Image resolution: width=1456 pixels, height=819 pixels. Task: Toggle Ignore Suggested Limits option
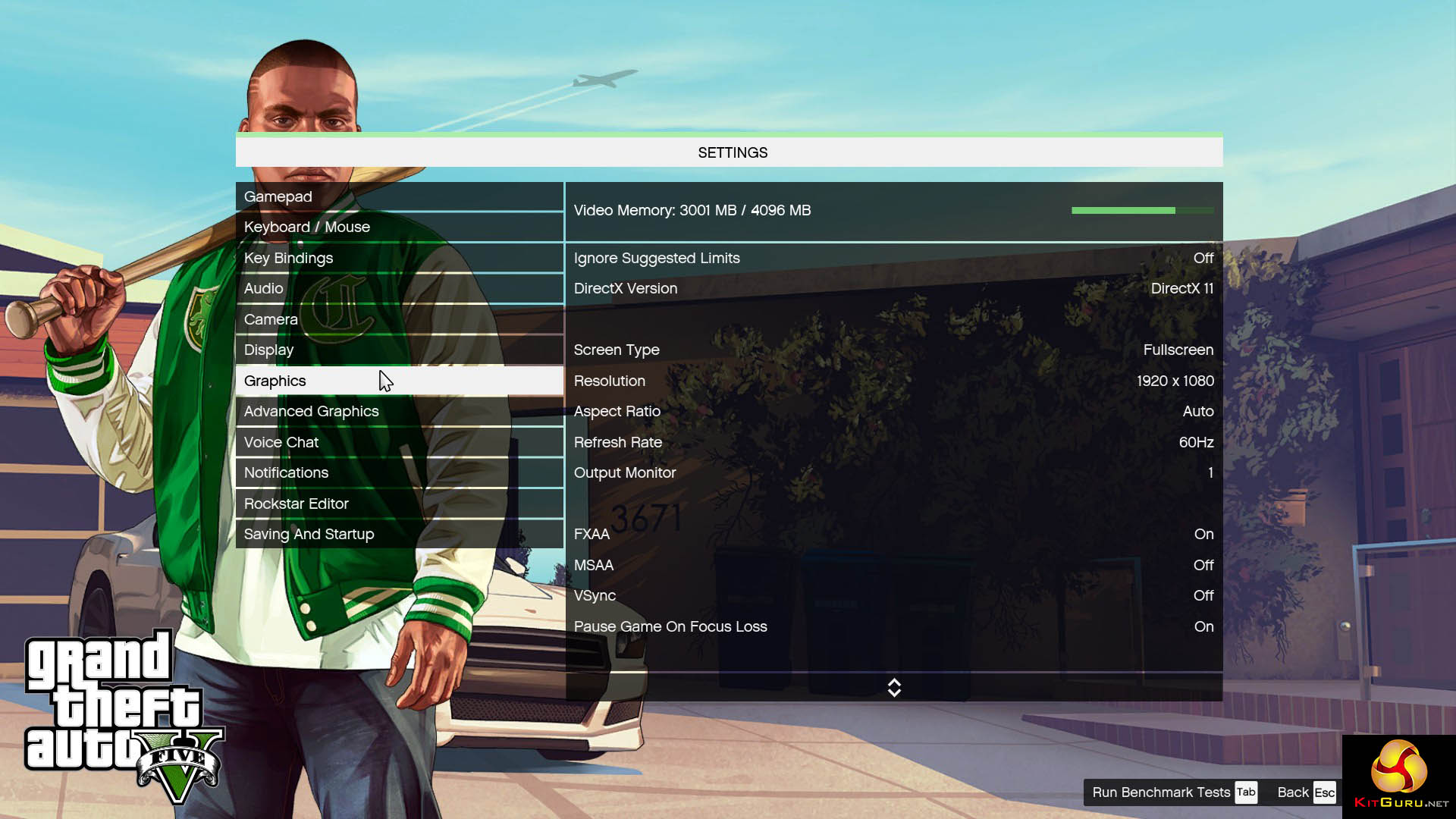click(893, 258)
